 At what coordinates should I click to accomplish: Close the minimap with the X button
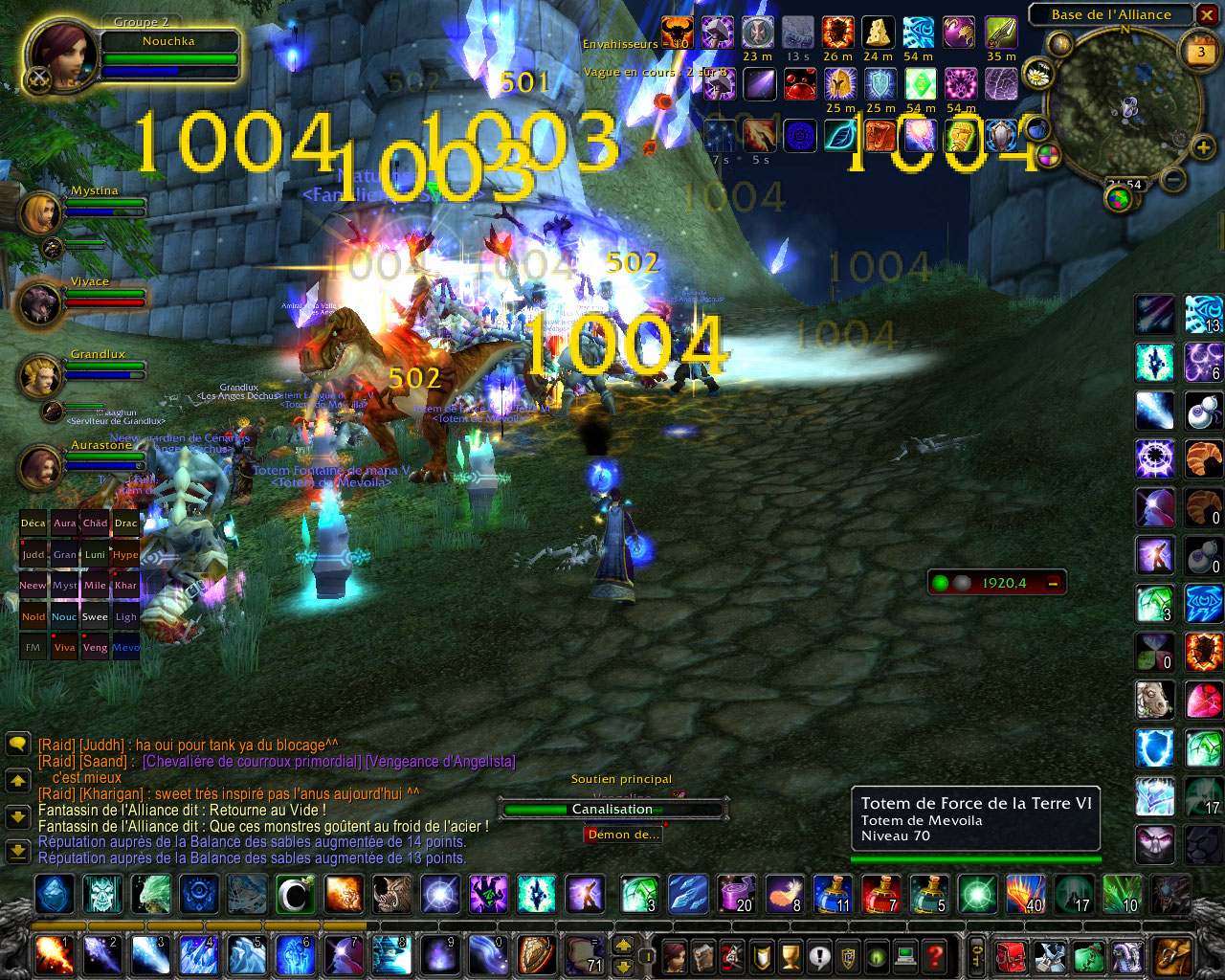(x=1207, y=15)
